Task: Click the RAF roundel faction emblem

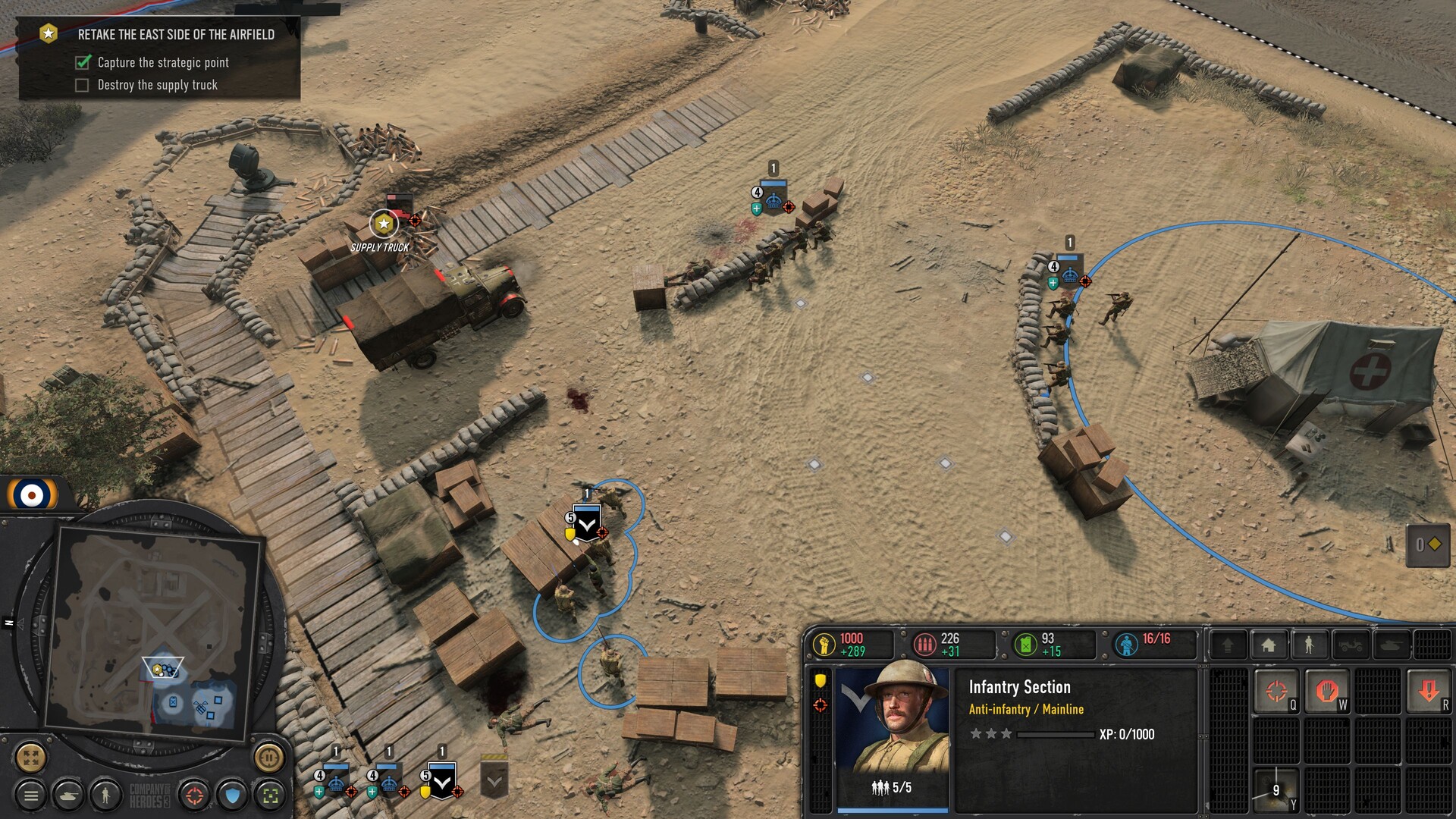Action: [32, 495]
